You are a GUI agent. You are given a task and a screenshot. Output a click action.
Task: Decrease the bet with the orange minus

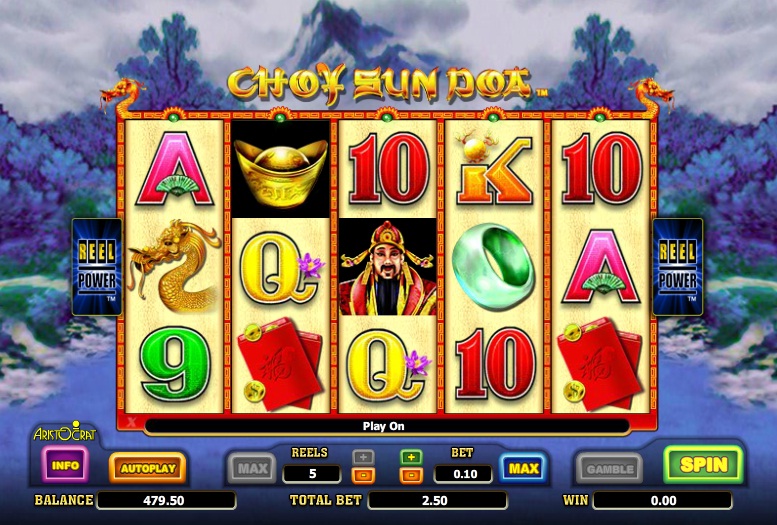coord(410,475)
